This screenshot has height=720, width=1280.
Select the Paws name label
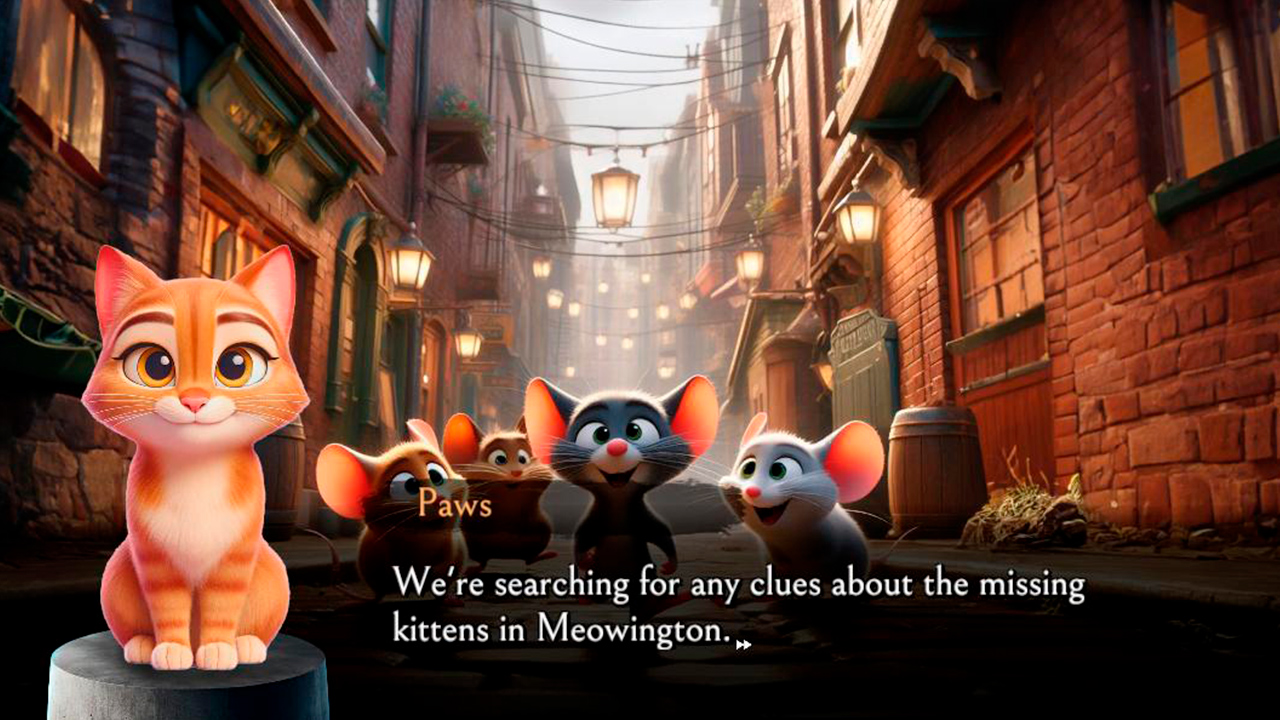(x=453, y=507)
